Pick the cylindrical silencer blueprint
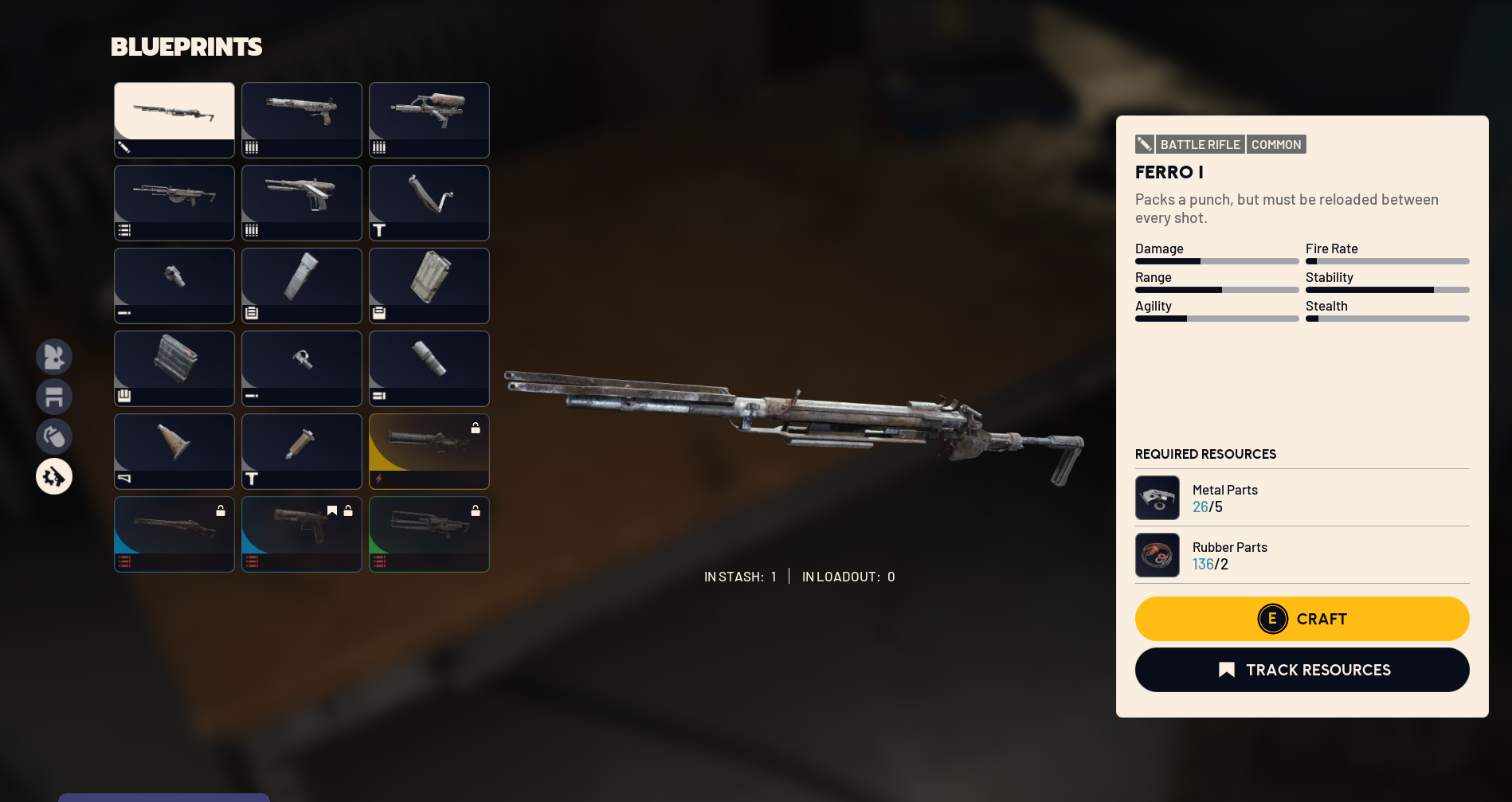The width and height of the screenshot is (1512, 802). [x=429, y=368]
